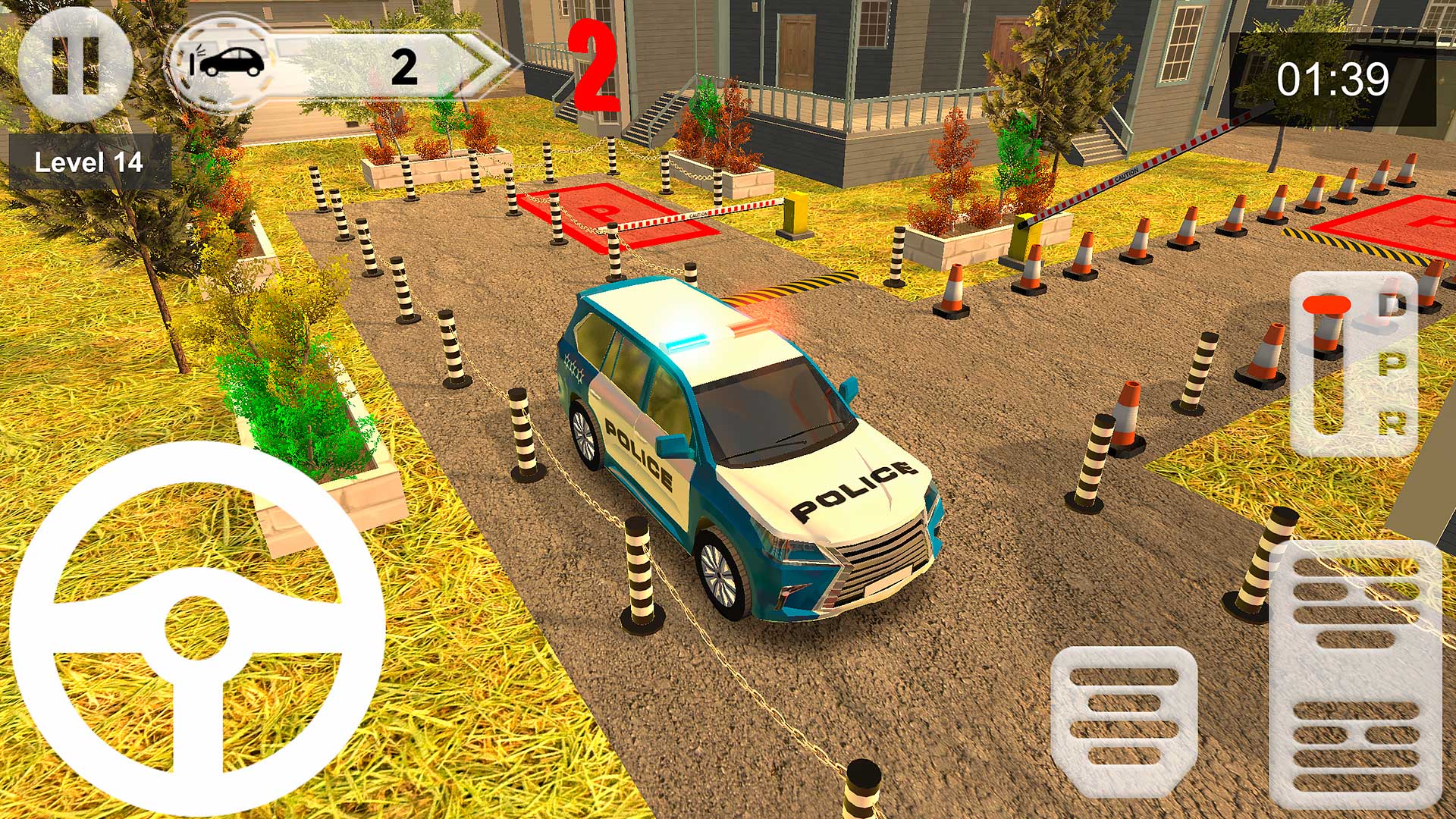
Task: Shift gear selector to D
Action: (1392, 305)
